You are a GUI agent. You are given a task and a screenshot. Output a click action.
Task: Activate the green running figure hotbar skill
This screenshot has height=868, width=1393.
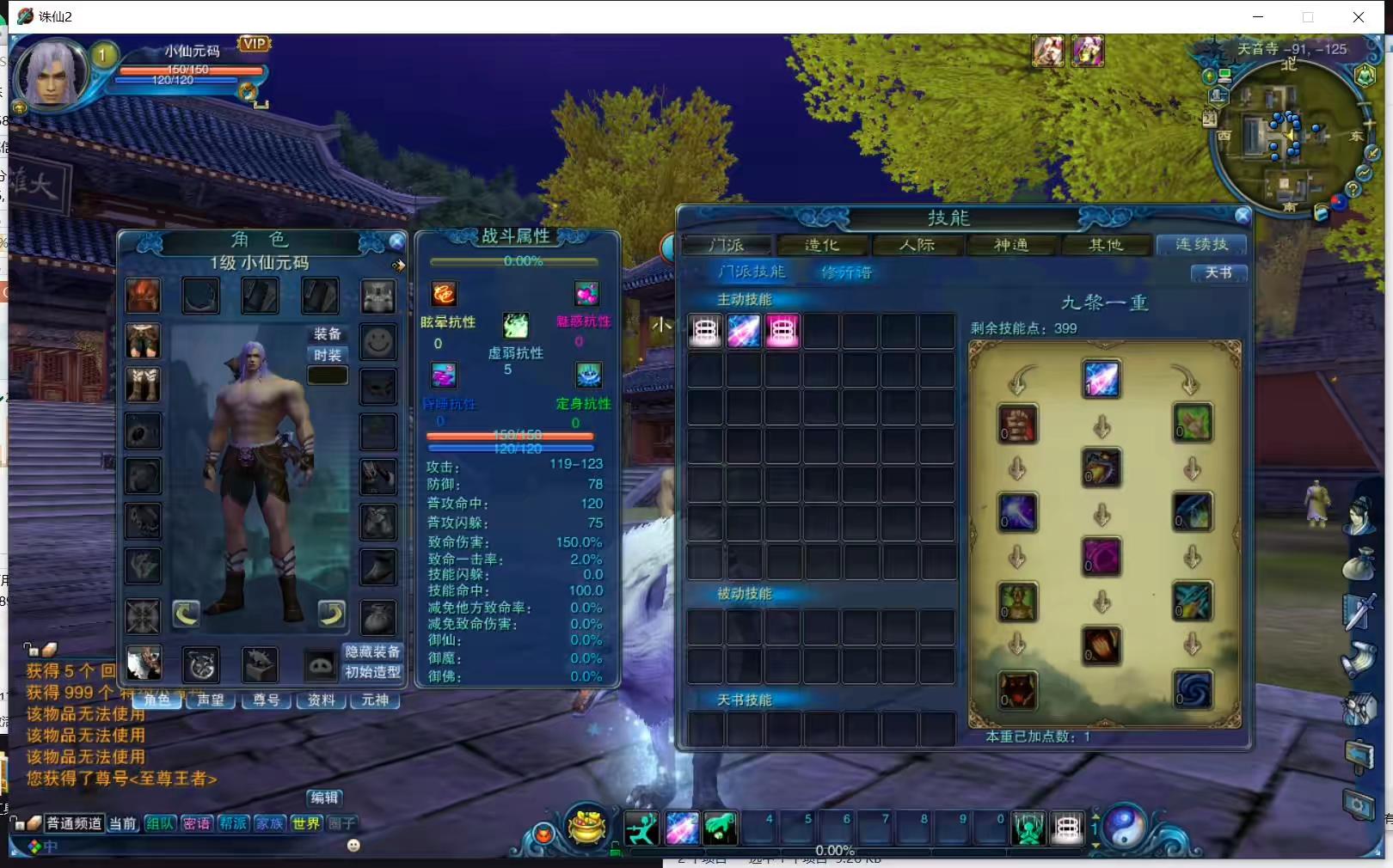coord(641,828)
